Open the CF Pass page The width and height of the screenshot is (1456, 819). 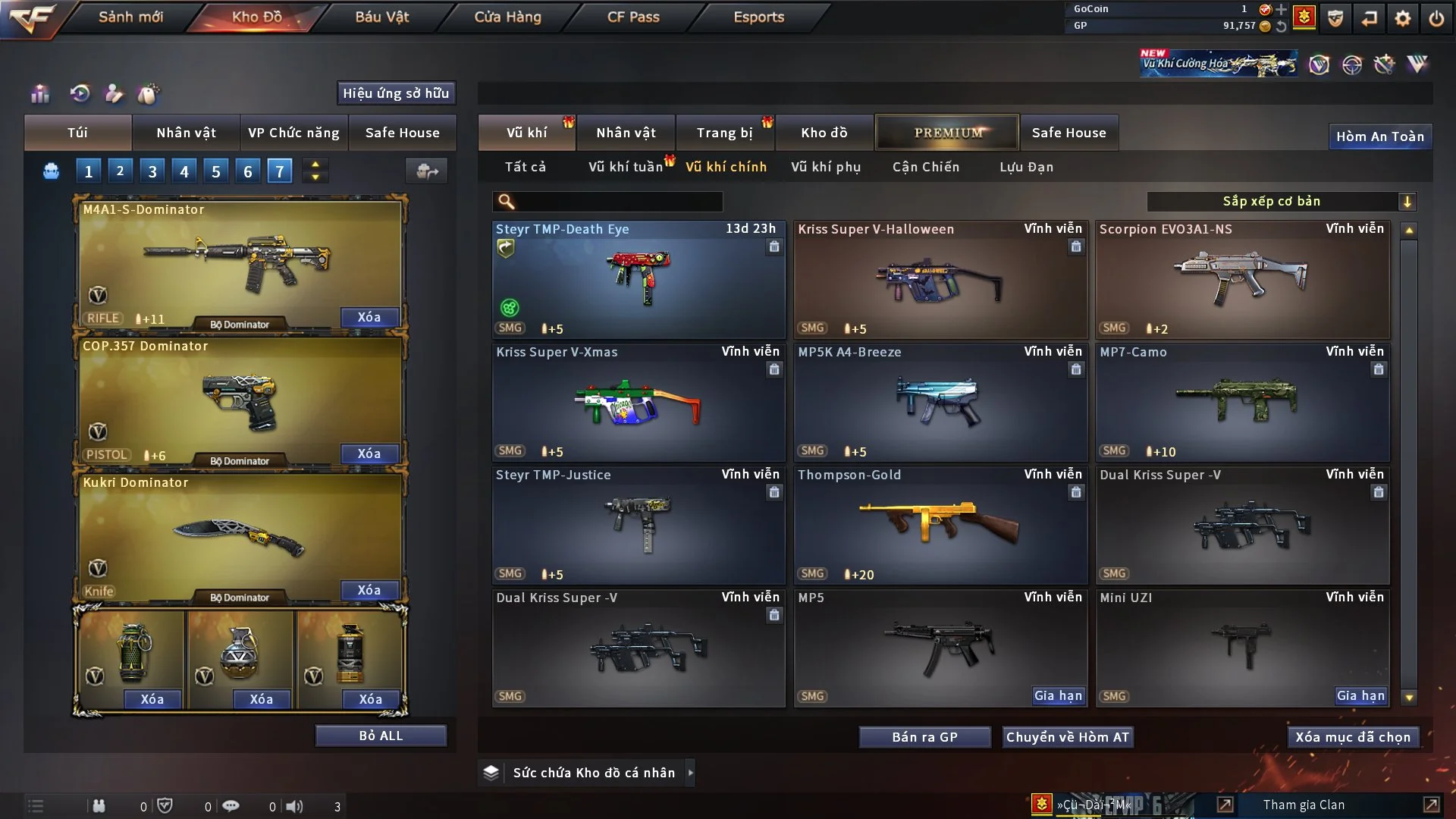click(x=633, y=17)
